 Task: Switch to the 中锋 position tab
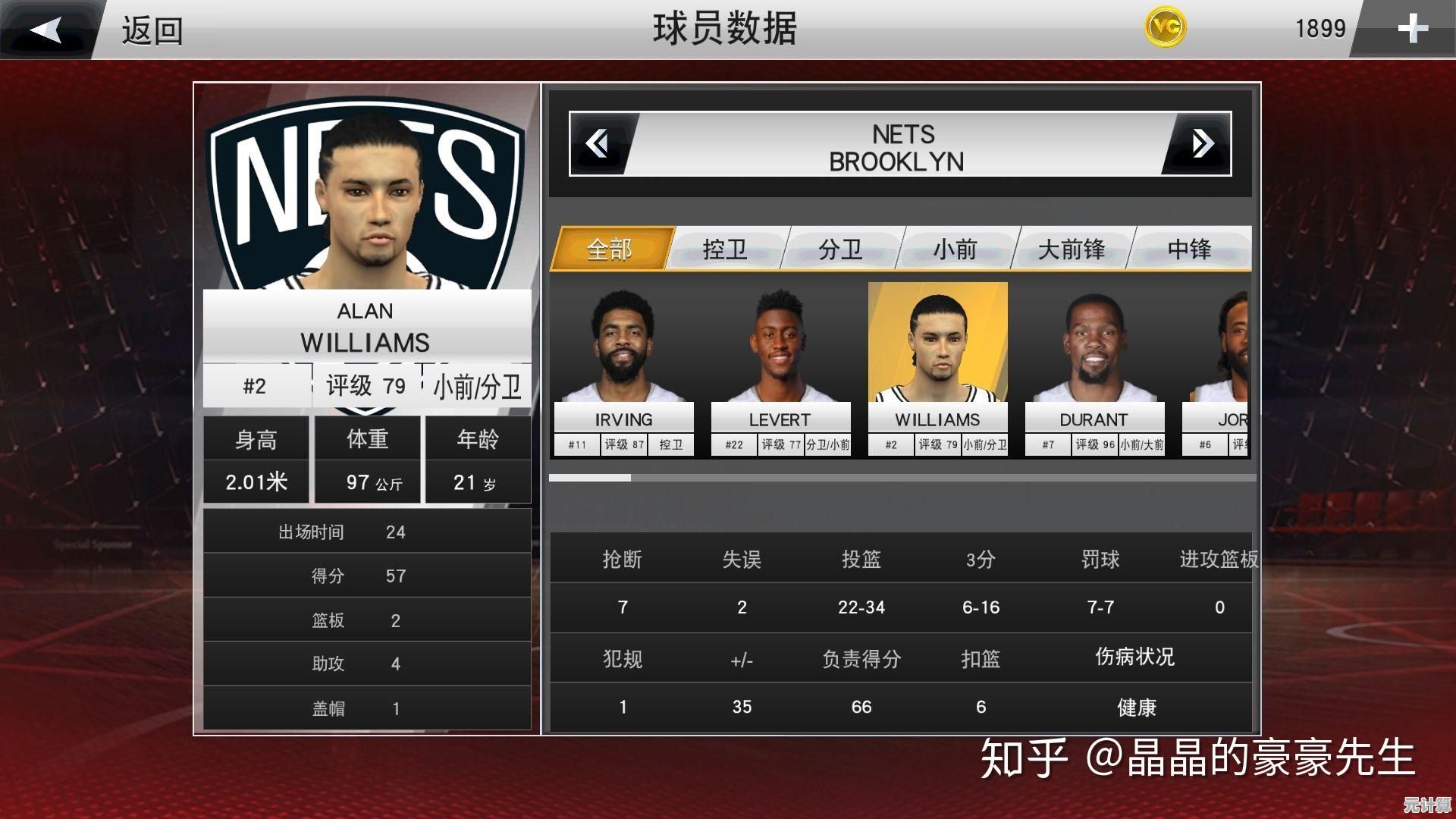coord(1188,249)
